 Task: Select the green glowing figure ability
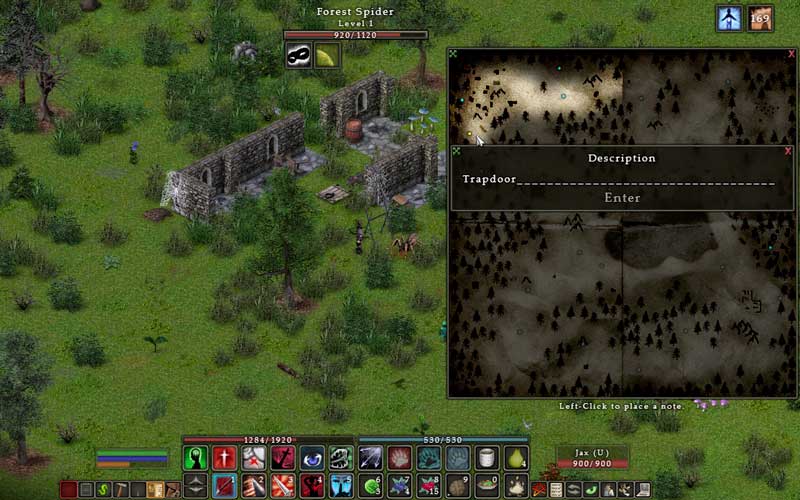(197, 458)
